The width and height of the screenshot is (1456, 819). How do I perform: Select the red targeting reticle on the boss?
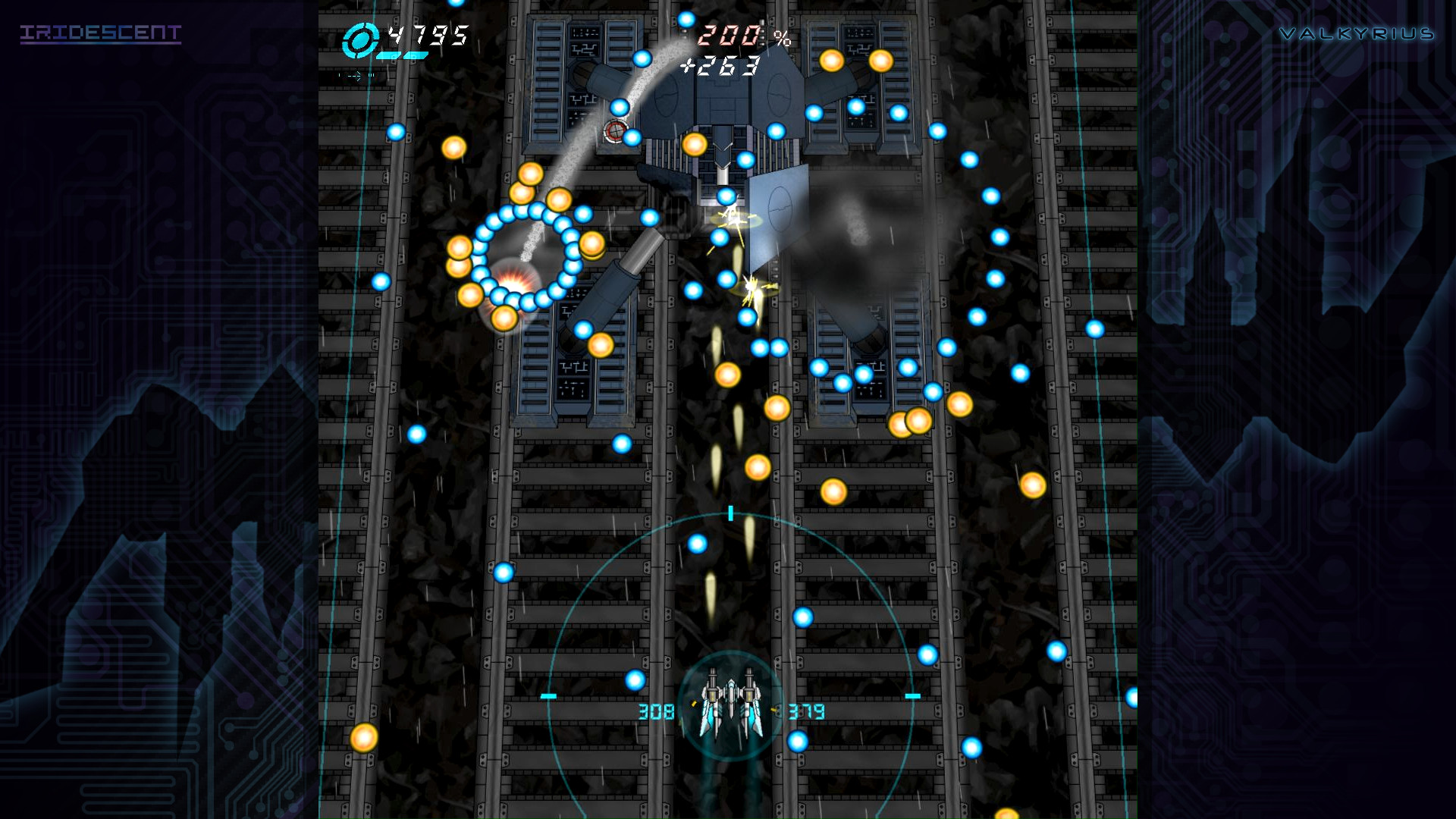pyautogui.click(x=616, y=130)
